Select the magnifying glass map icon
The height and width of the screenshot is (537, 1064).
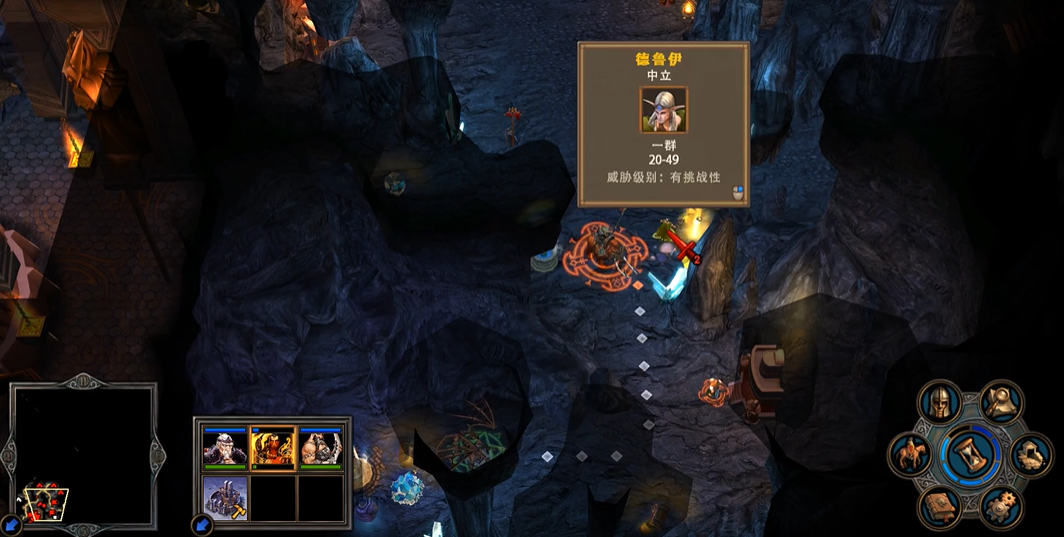(1001, 403)
